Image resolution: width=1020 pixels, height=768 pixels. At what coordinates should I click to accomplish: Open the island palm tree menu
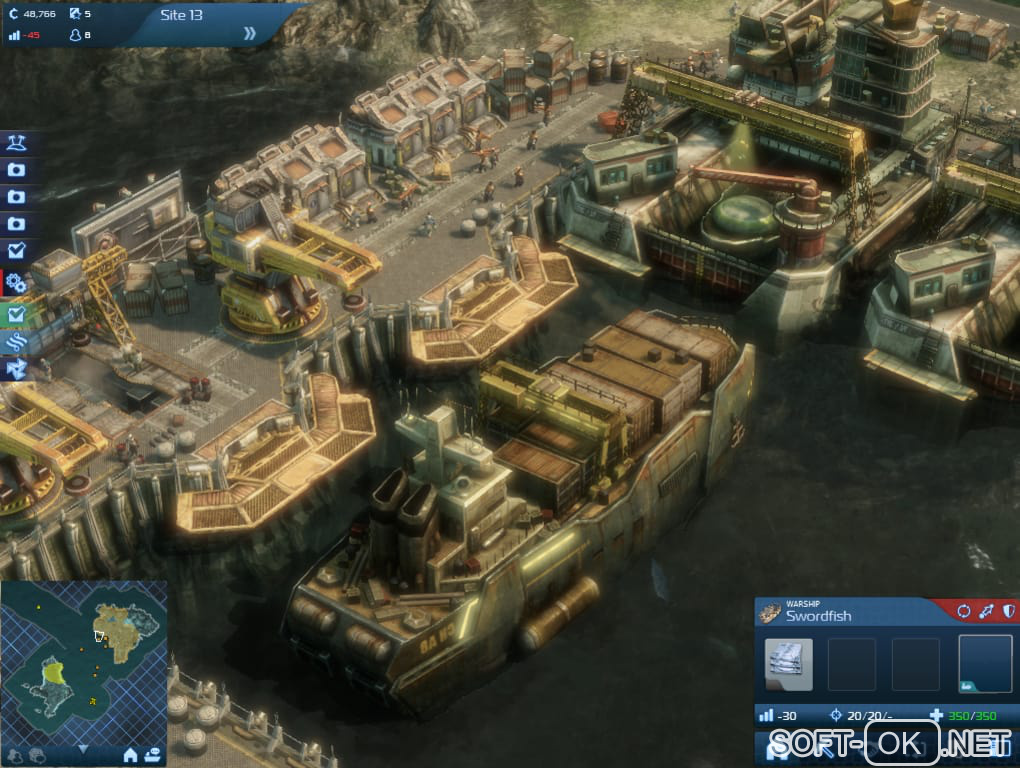pos(16,144)
